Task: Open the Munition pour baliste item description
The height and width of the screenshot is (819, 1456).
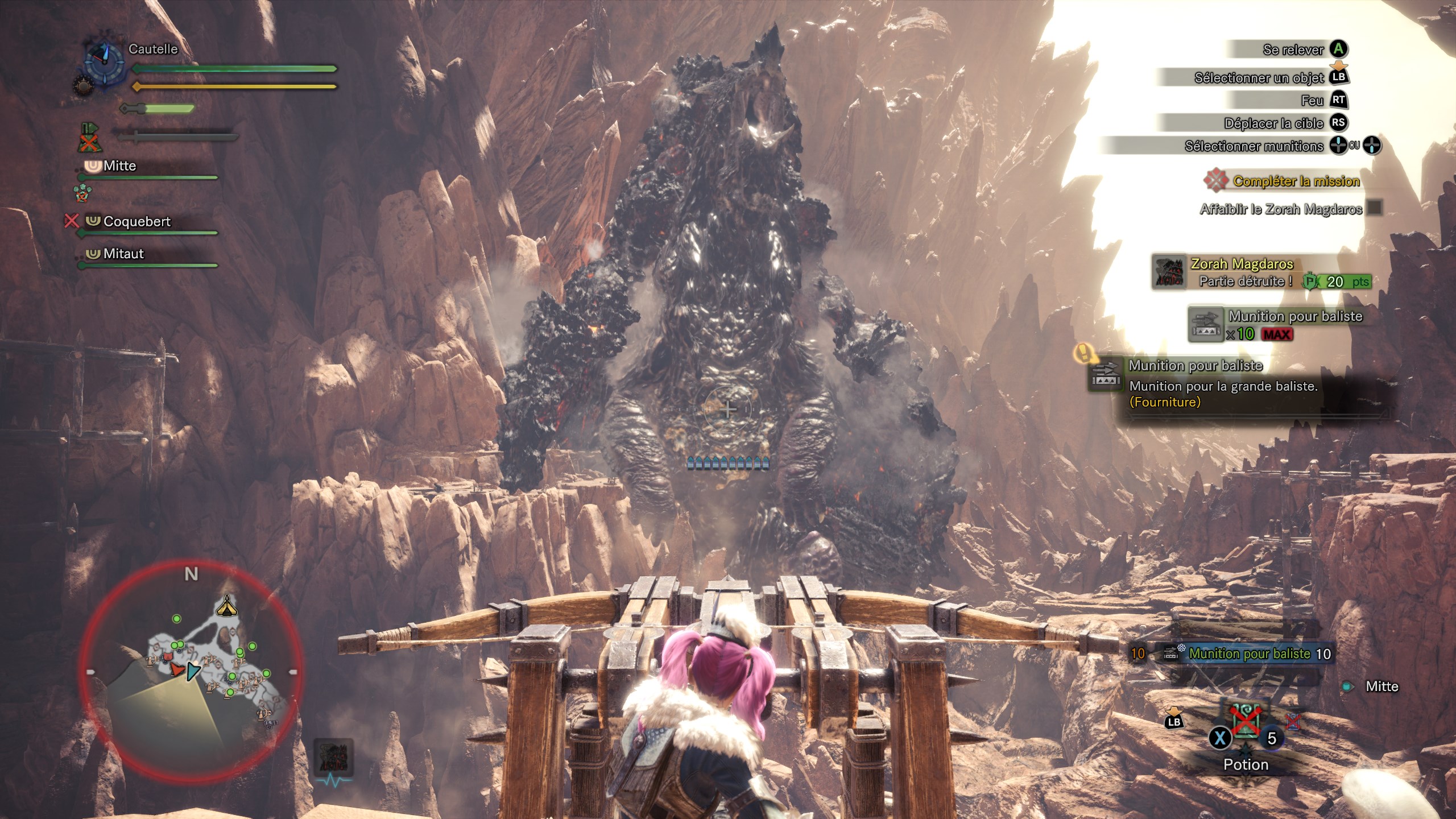Action: [1223, 384]
